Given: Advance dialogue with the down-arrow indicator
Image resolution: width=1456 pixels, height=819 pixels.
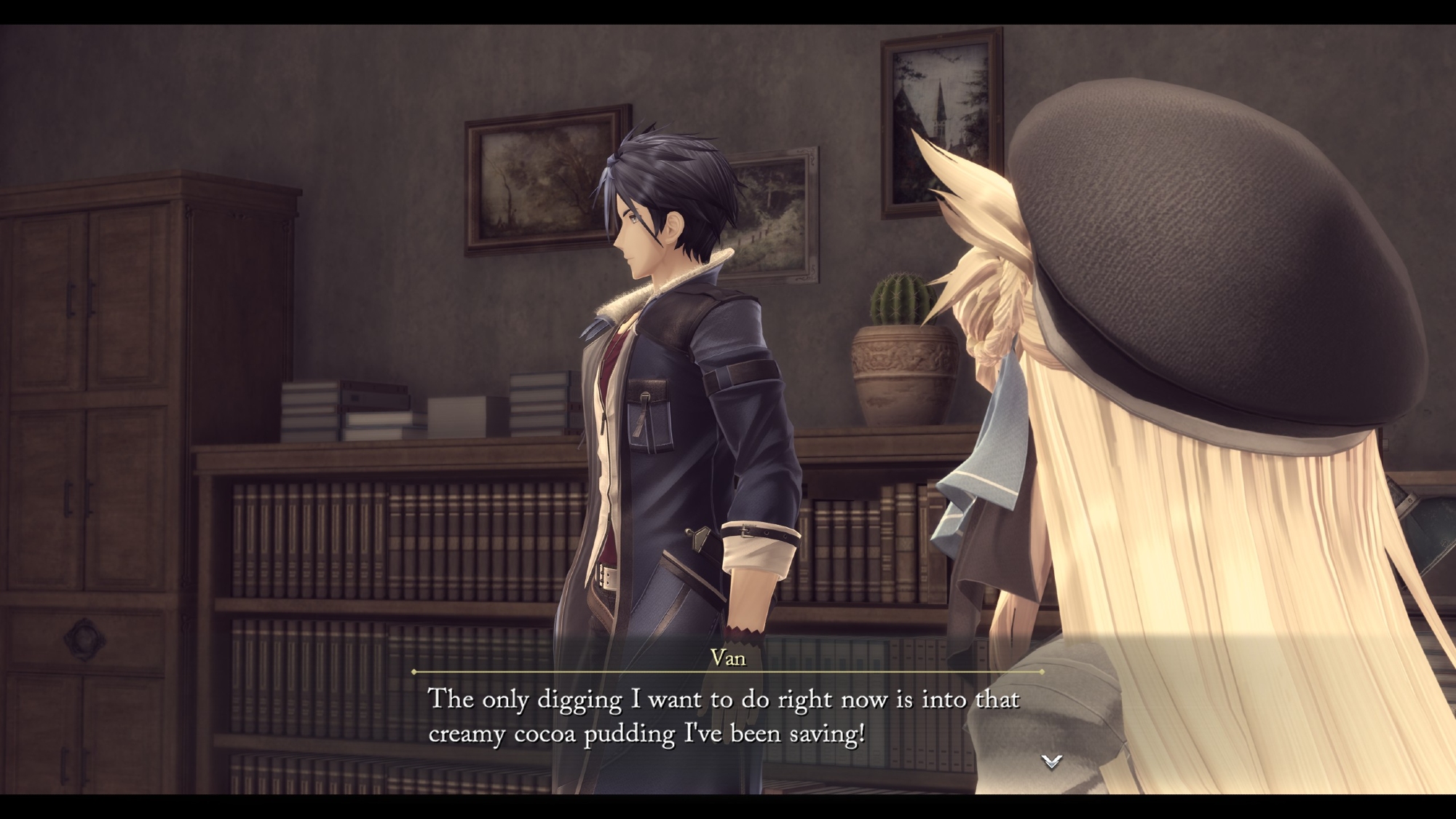Looking at the screenshot, I should 1051,761.
